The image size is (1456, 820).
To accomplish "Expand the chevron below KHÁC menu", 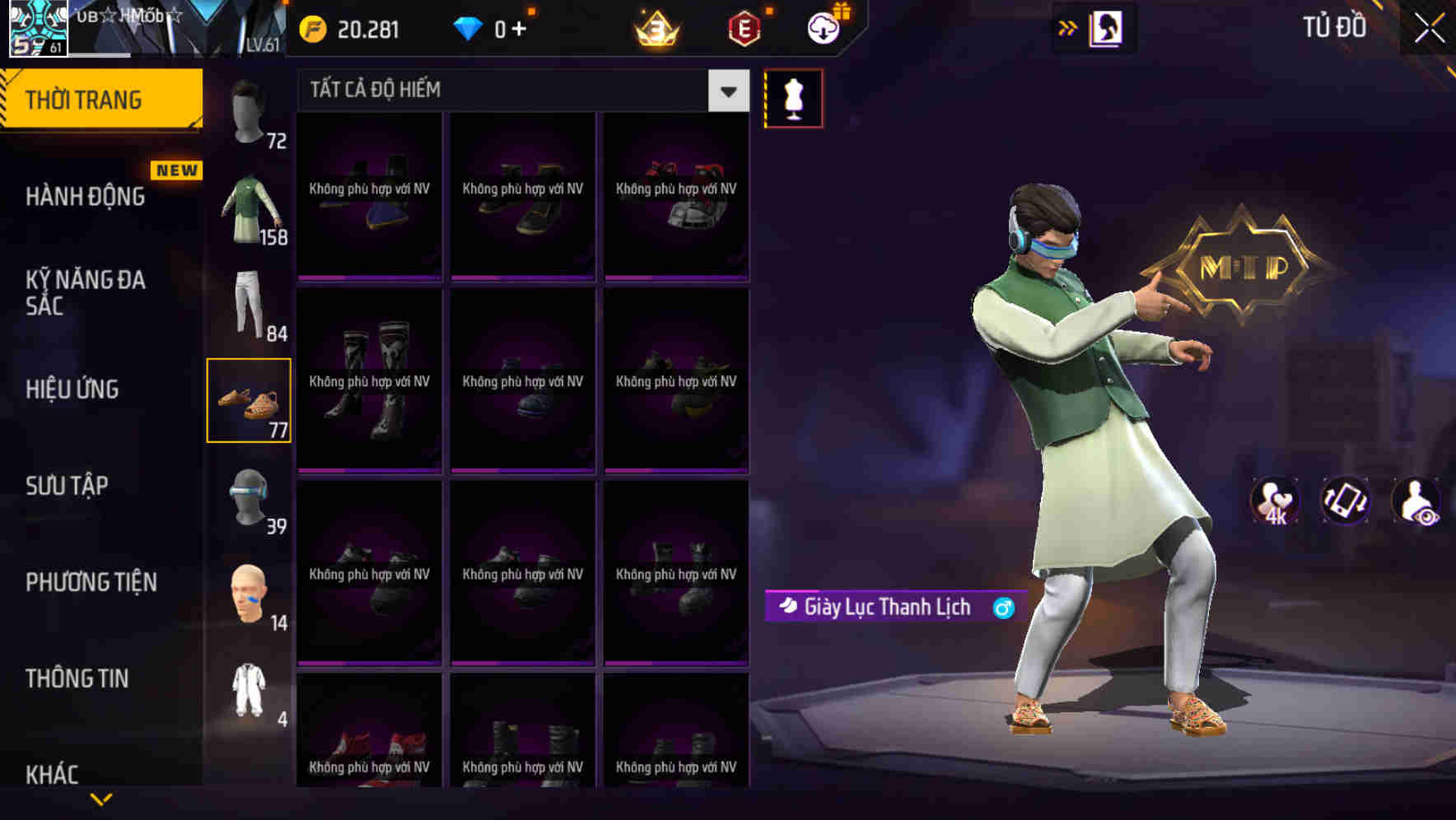I will [101, 799].
